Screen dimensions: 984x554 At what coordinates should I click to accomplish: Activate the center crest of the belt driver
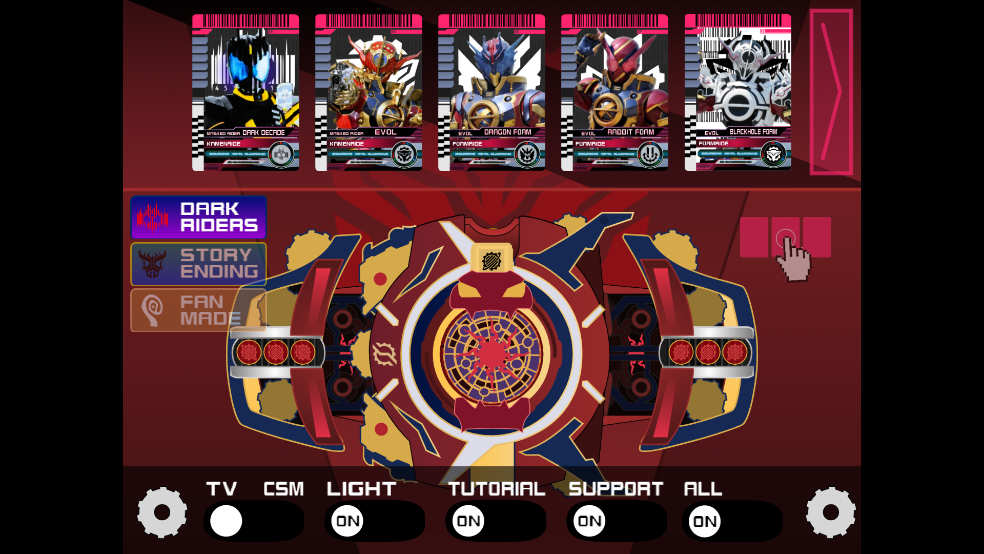click(491, 350)
